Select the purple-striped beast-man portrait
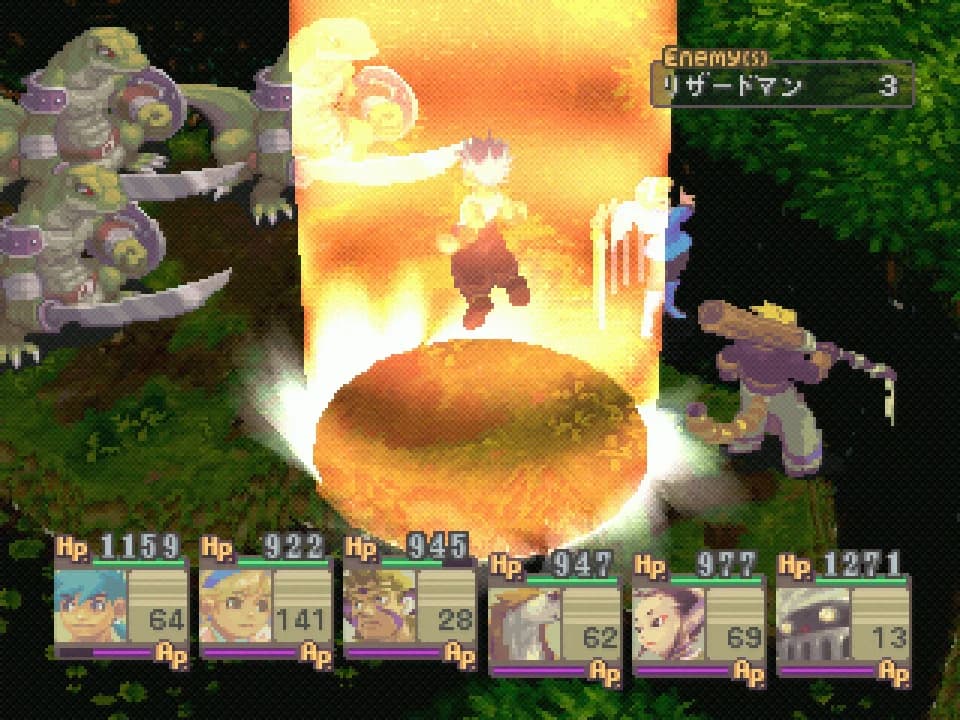Viewport: 960px width, 720px height. 378,606
